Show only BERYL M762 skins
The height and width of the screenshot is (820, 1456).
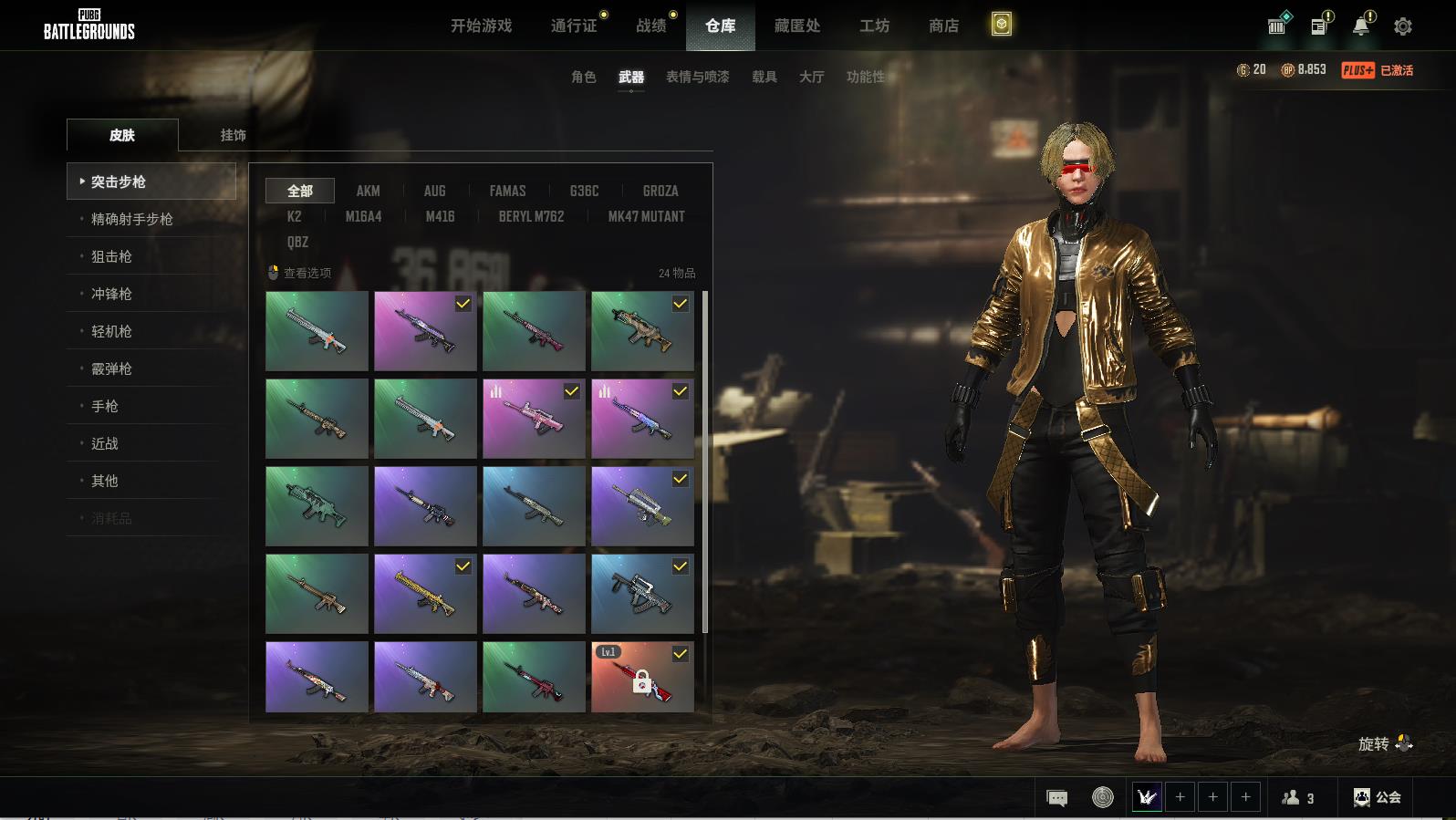(531, 216)
